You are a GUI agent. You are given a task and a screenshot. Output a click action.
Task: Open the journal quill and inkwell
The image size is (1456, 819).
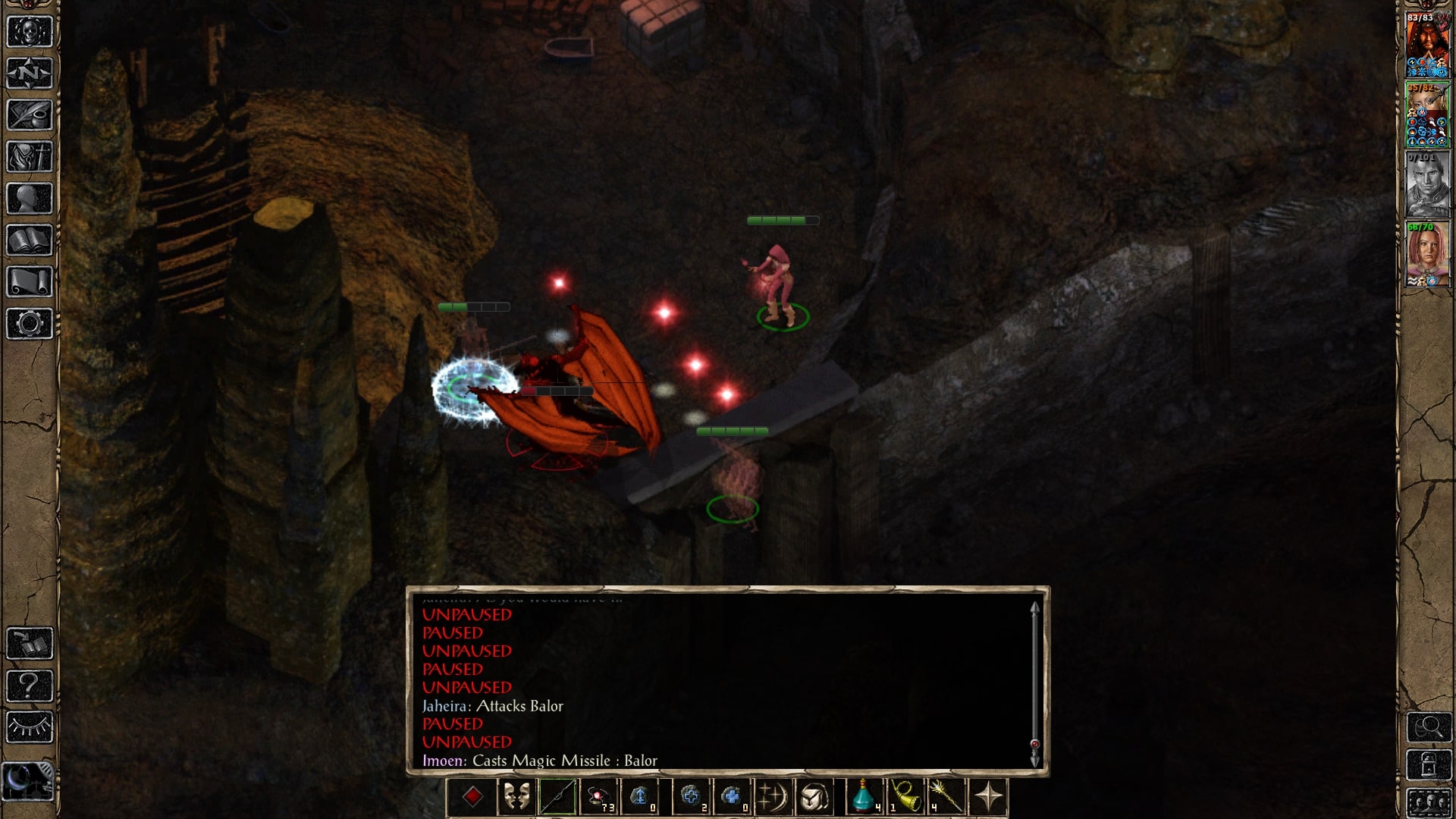pos(30,115)
